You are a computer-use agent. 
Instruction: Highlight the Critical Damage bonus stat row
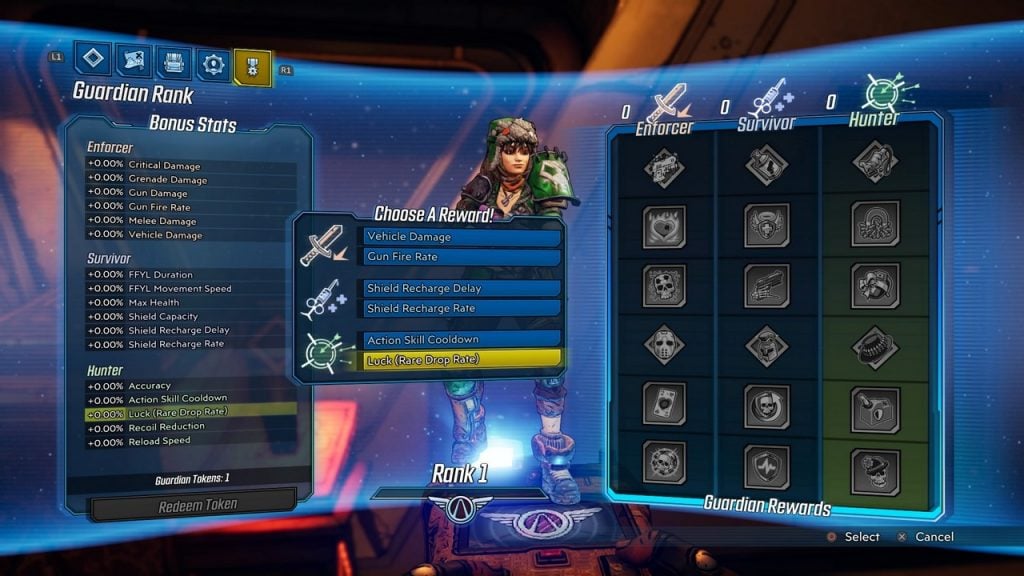[x=190, y=166]
